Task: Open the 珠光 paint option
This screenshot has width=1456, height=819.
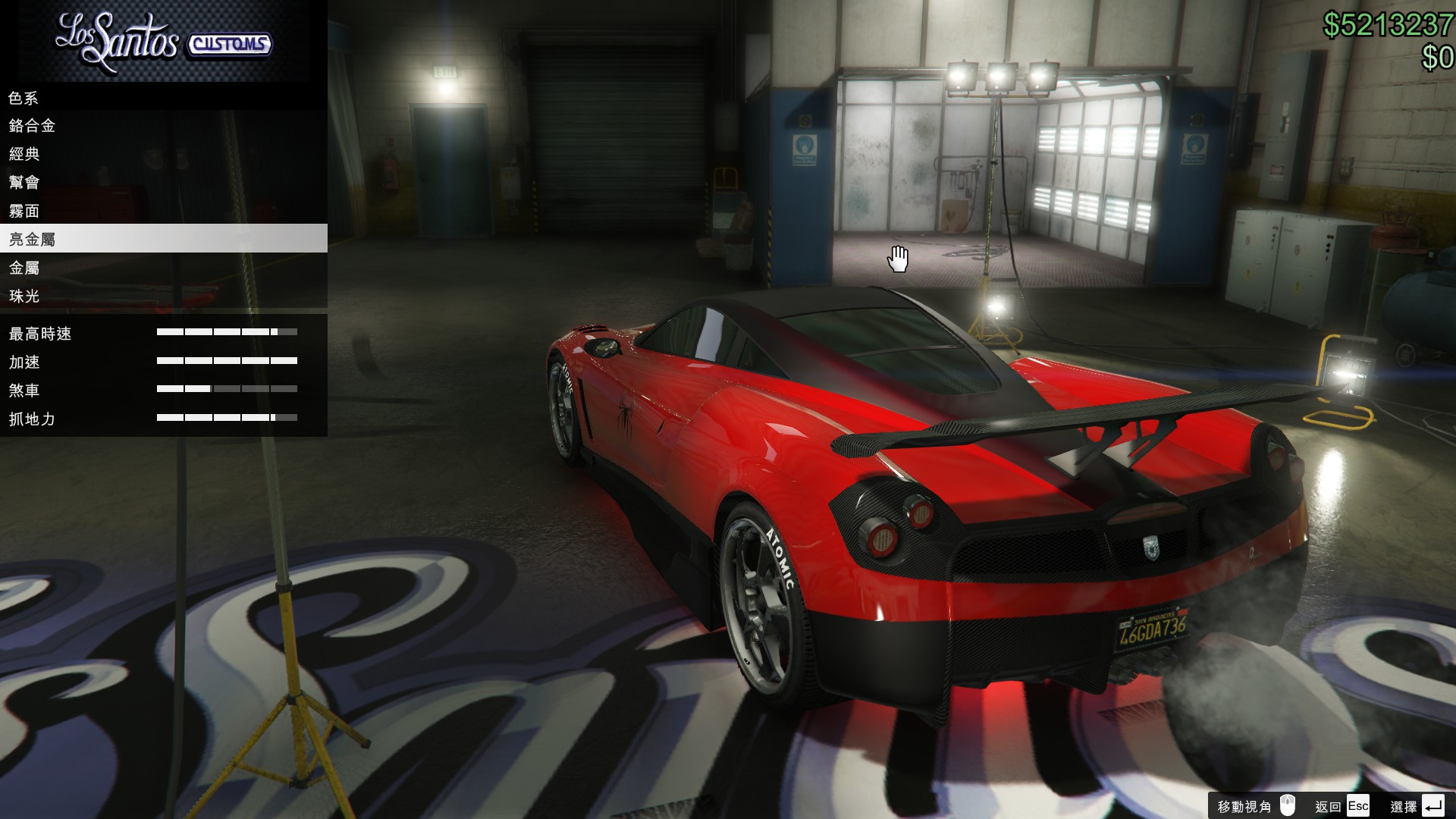Action: click(x=24, y=297)
